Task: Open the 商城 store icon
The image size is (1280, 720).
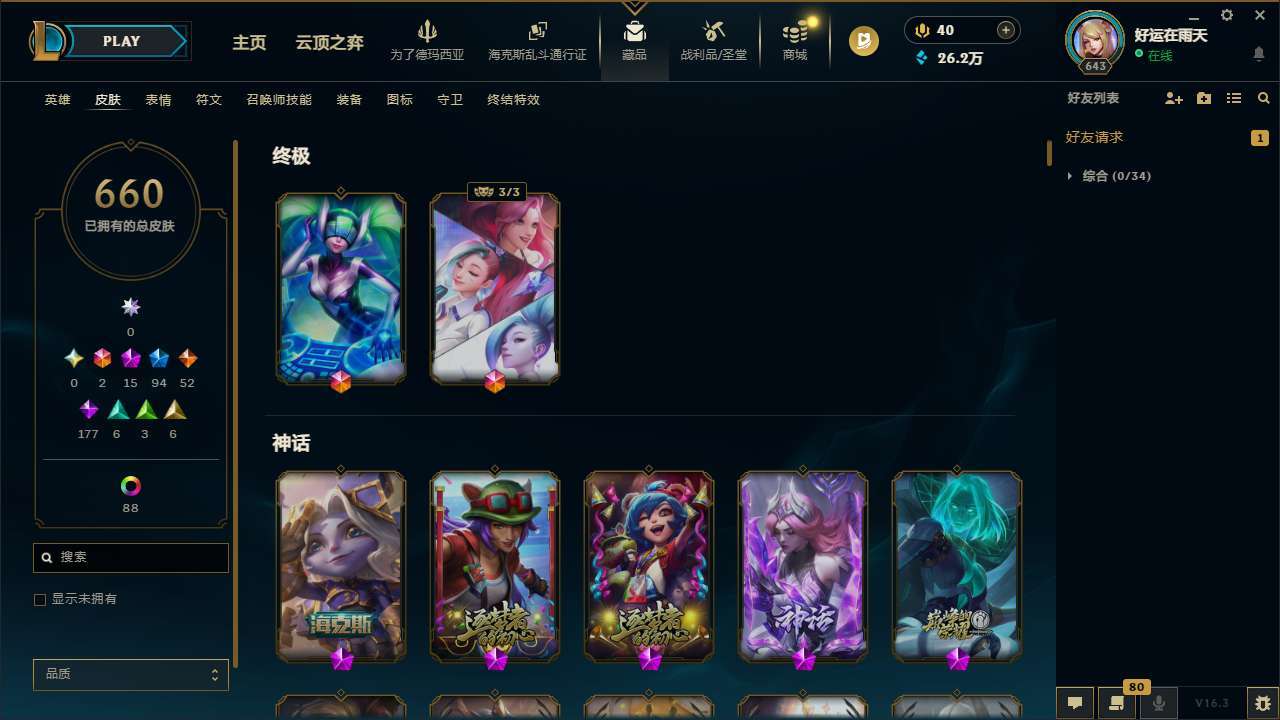Action: pyautogui.click(x=795, y=40)
